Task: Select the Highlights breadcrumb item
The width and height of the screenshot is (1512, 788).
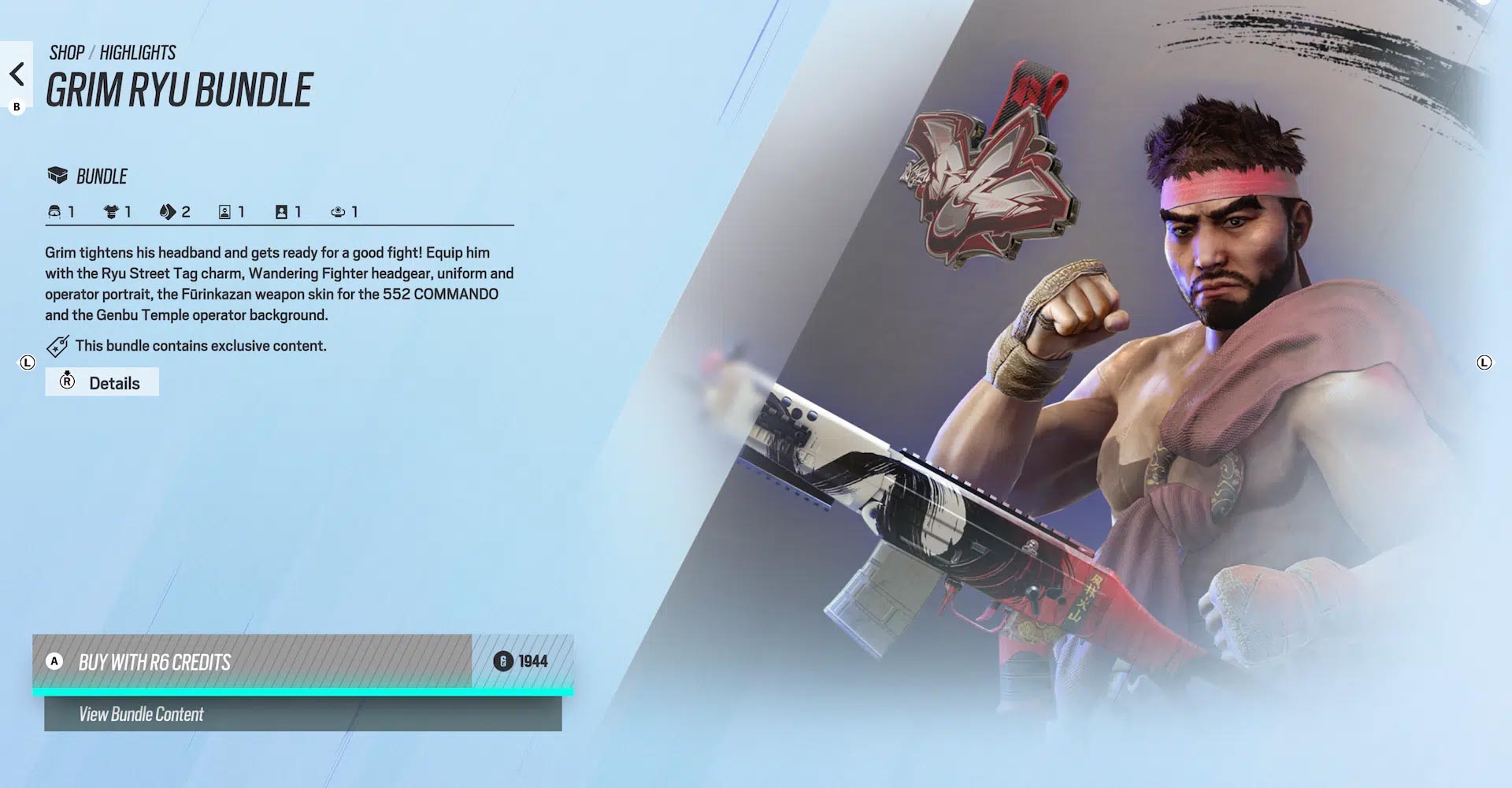Action: tap(139, 52)
